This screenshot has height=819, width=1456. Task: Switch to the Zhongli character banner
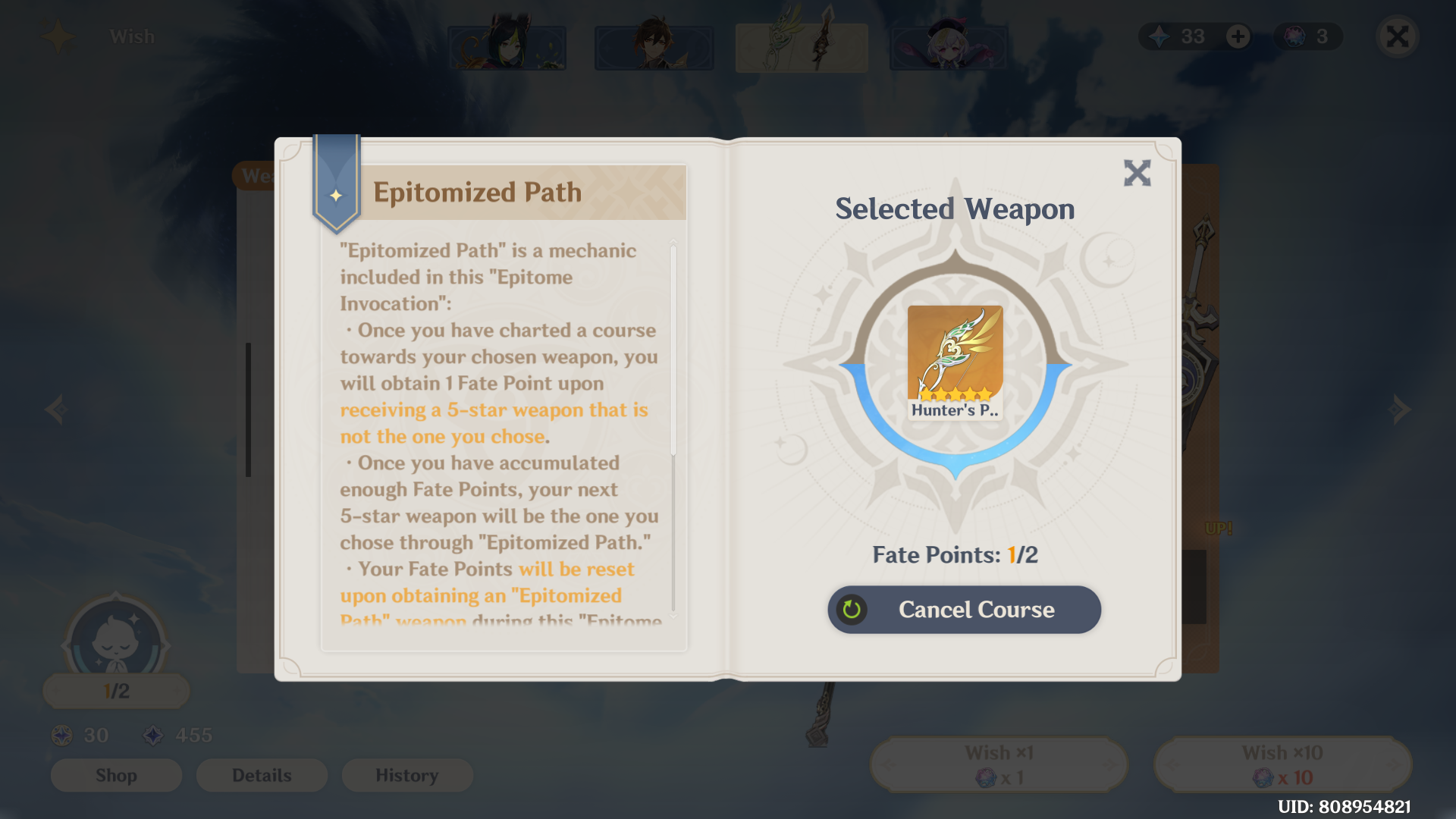654,47
